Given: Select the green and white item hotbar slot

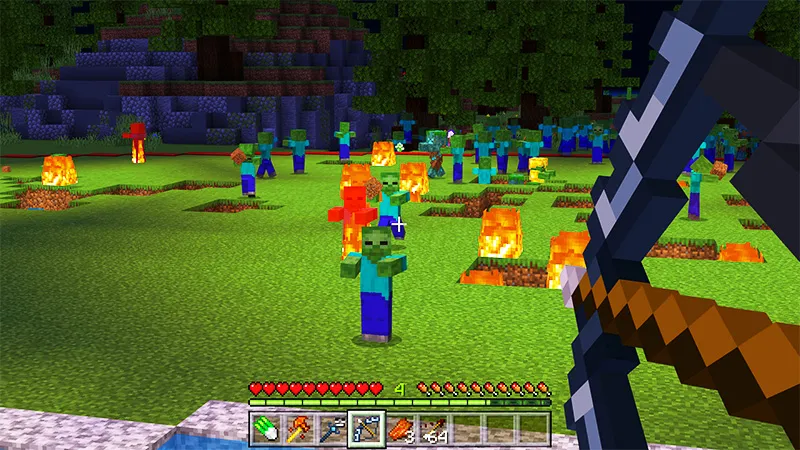Looking at the screenshot, I should pyautogui.click(x=263, y=427).
